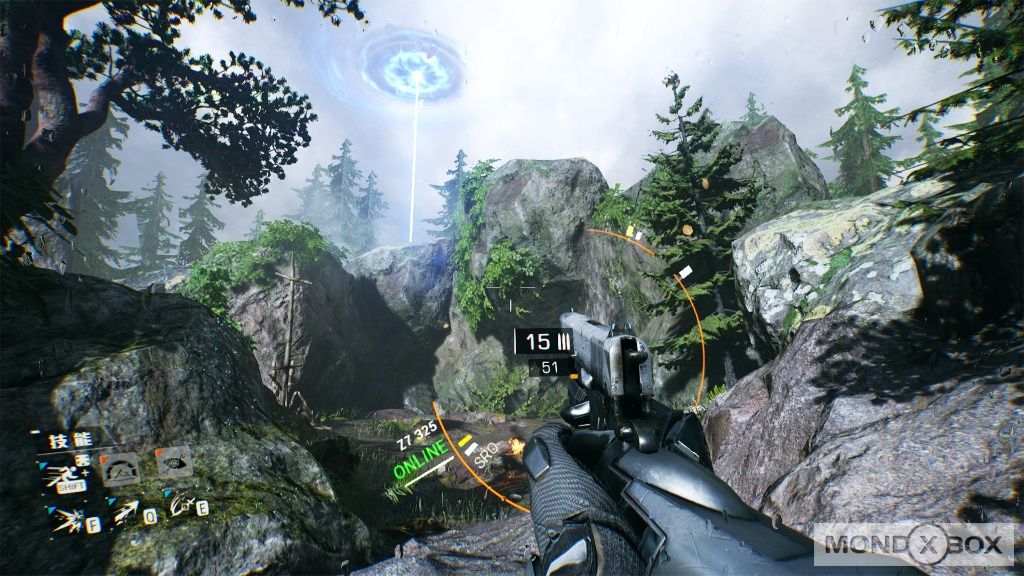The width and height of the screenshot is (1024, 576).
Task: Select the speedometer gauge skill icon
Action: (121, 467)
